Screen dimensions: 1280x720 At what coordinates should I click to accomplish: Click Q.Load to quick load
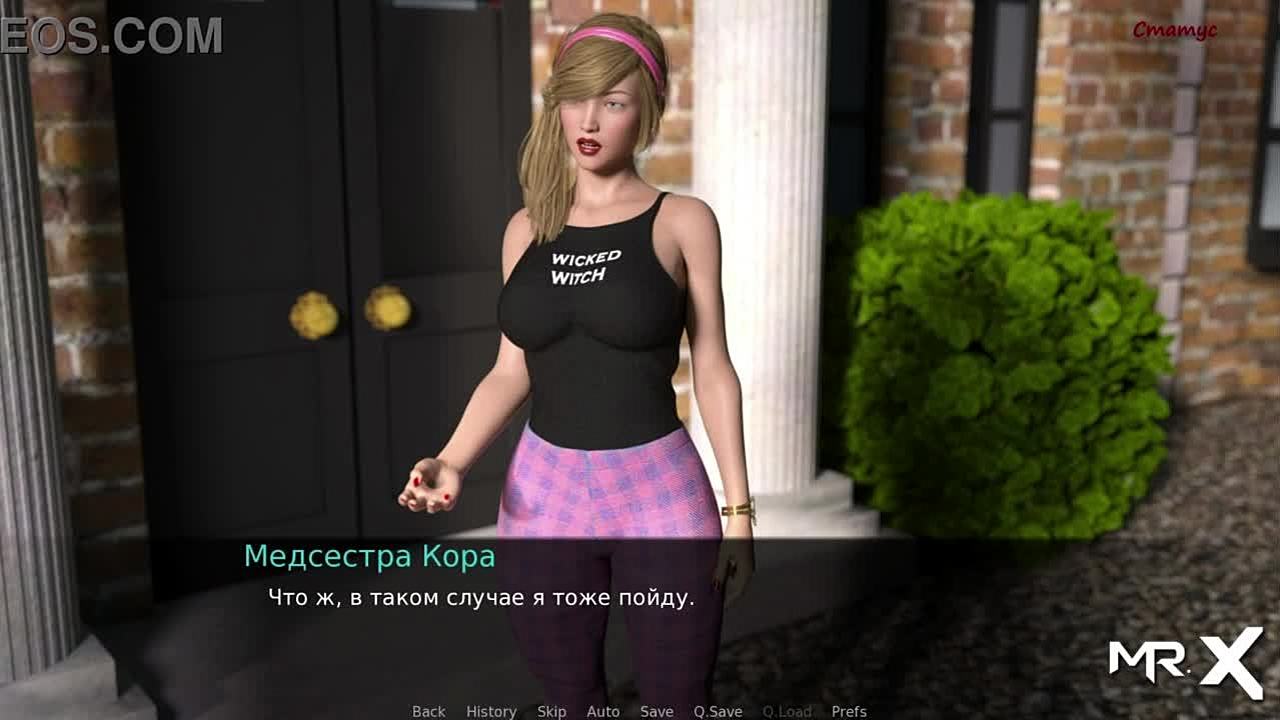[x=787, y=711]
